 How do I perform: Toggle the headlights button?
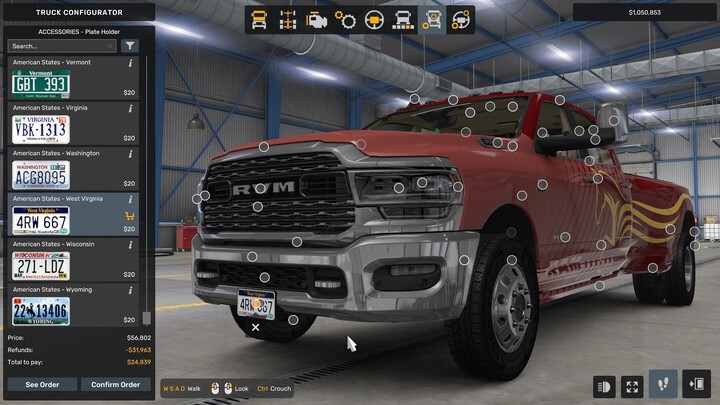(x=604, y=385)
